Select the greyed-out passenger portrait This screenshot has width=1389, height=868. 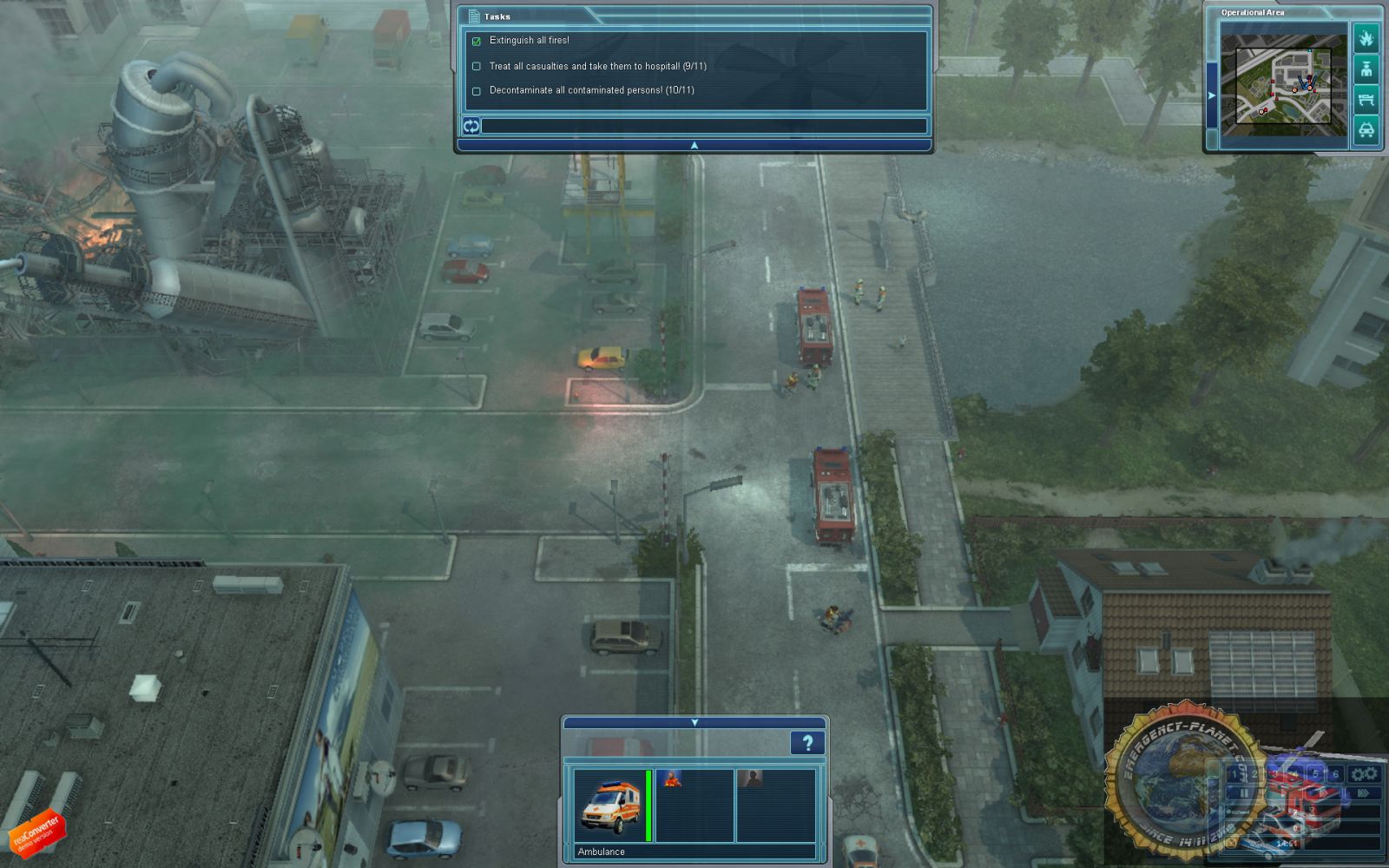pos(749,779)
